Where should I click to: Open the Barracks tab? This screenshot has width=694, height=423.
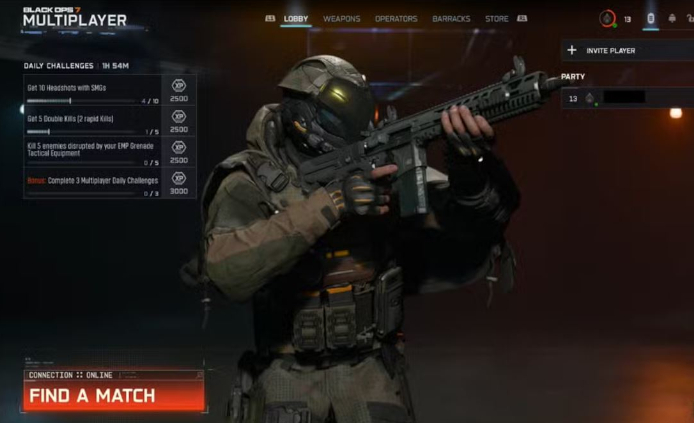pyautogui.click(x=451, y=18)
